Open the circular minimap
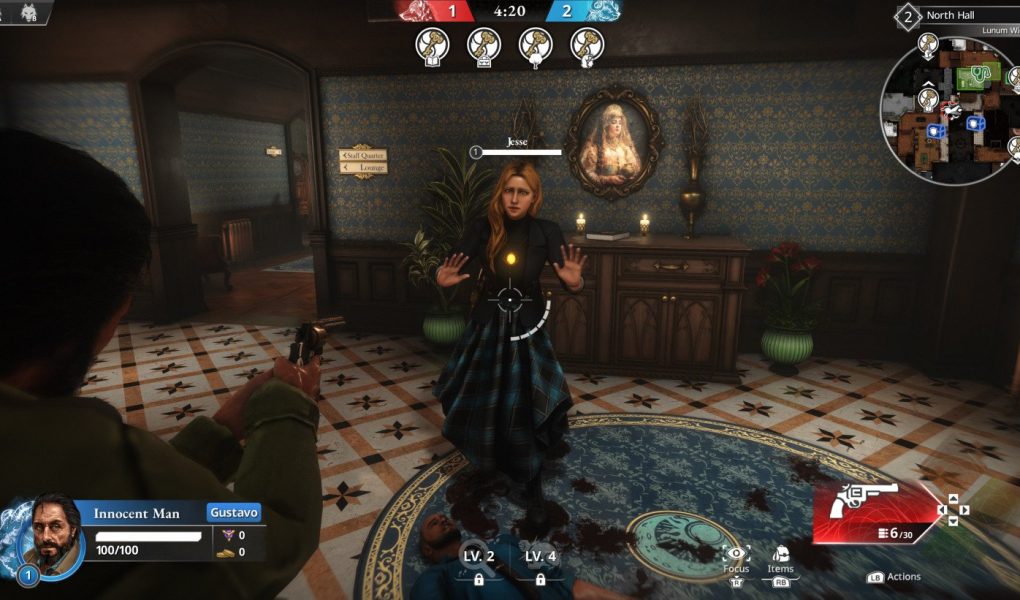This screenshot has width=1020, height=600. coord(945,109)
